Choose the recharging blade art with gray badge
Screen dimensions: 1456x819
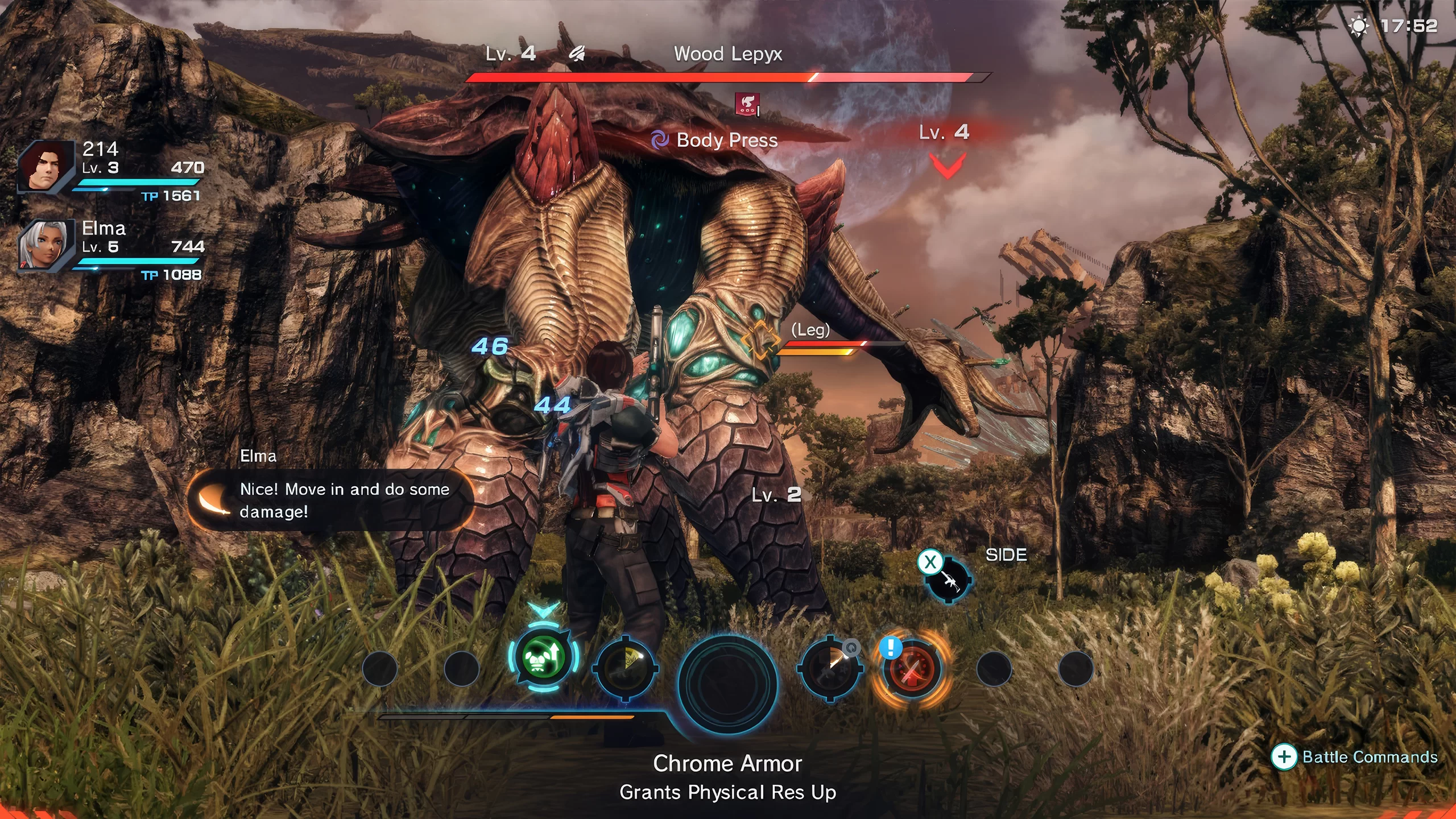[x=829, y=667]
